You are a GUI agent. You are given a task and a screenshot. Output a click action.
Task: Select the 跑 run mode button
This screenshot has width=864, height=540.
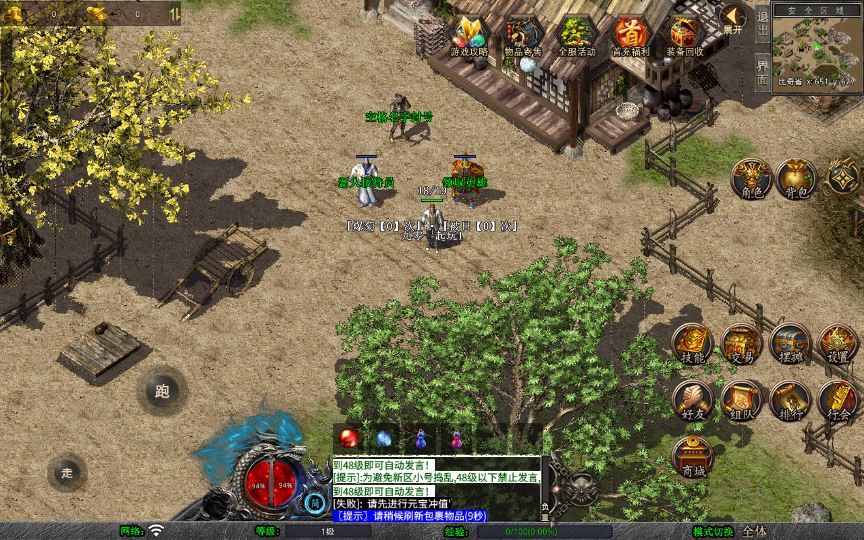(162, 391)
